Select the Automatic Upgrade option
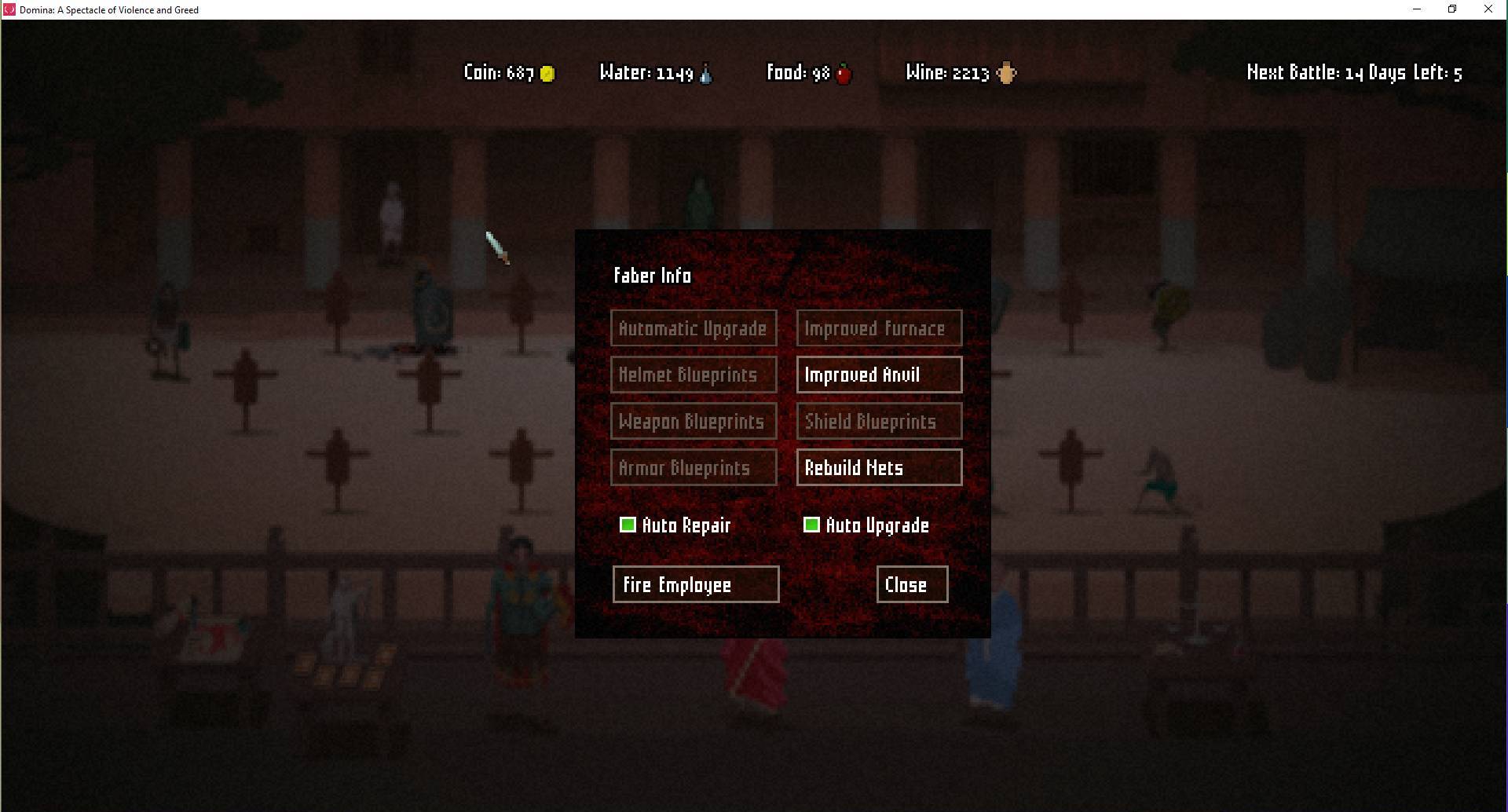Image resolution: width=1508 pixels, height=812 pixels. [694, 328]
